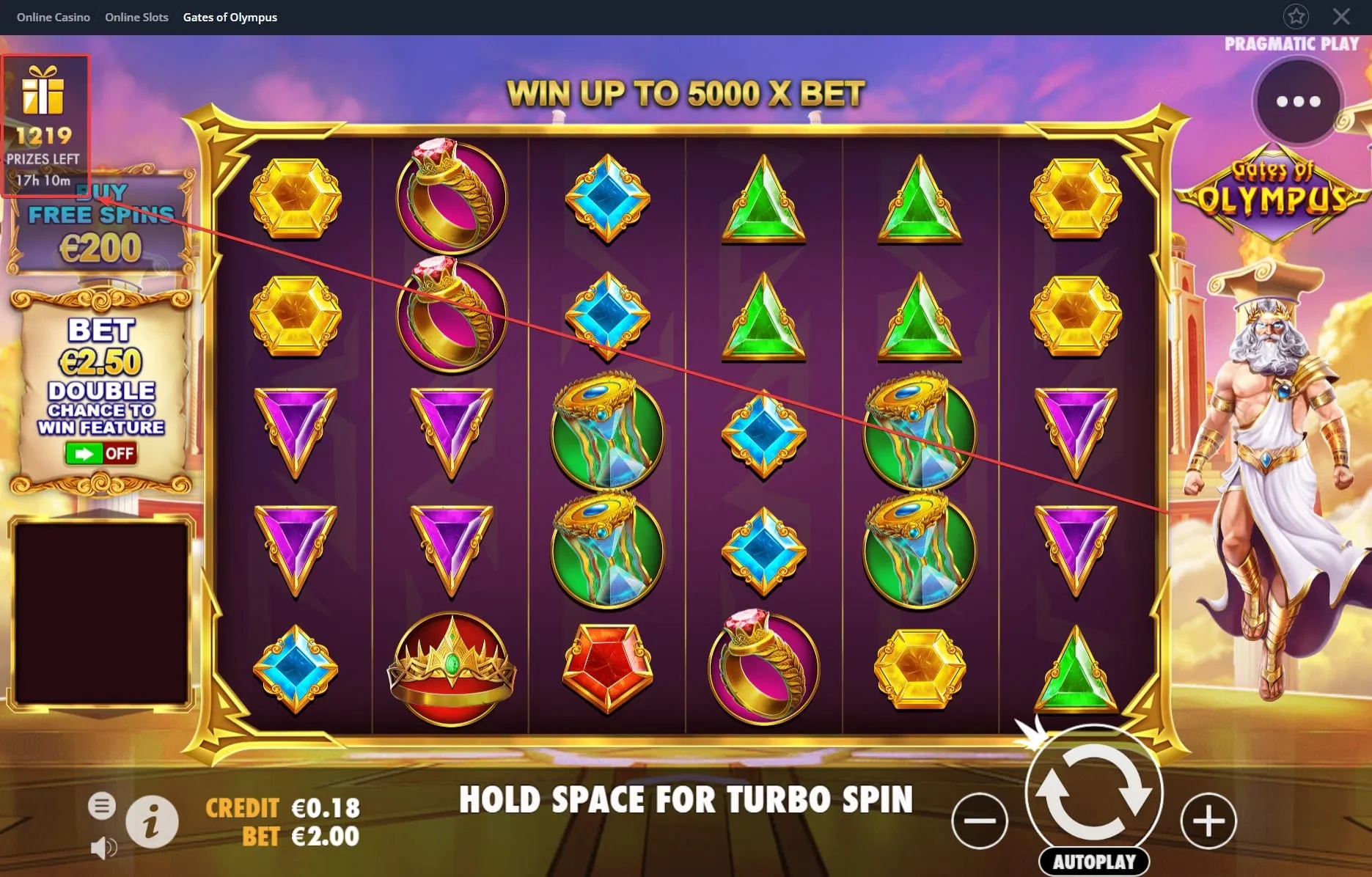Select the Gates of Olympus breadcrumb
The image size is (1372, 877).
coord(230,16)
